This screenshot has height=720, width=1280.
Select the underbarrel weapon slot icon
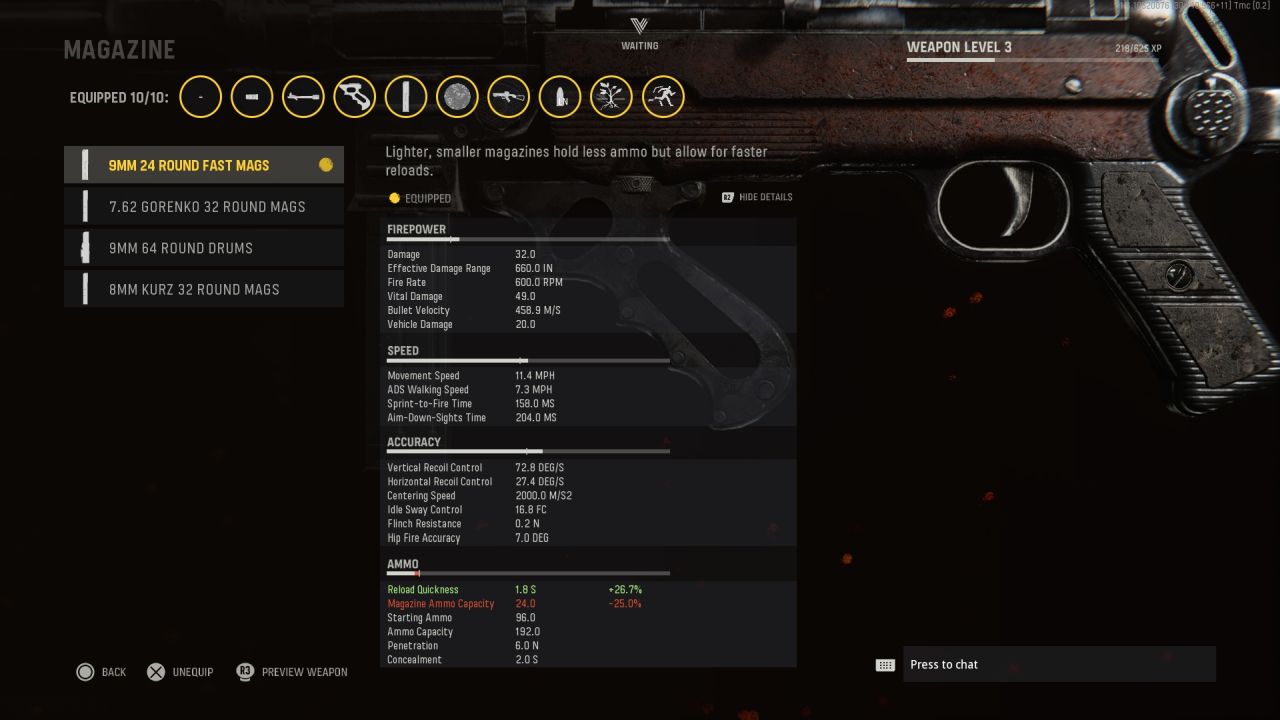point(508,96)
